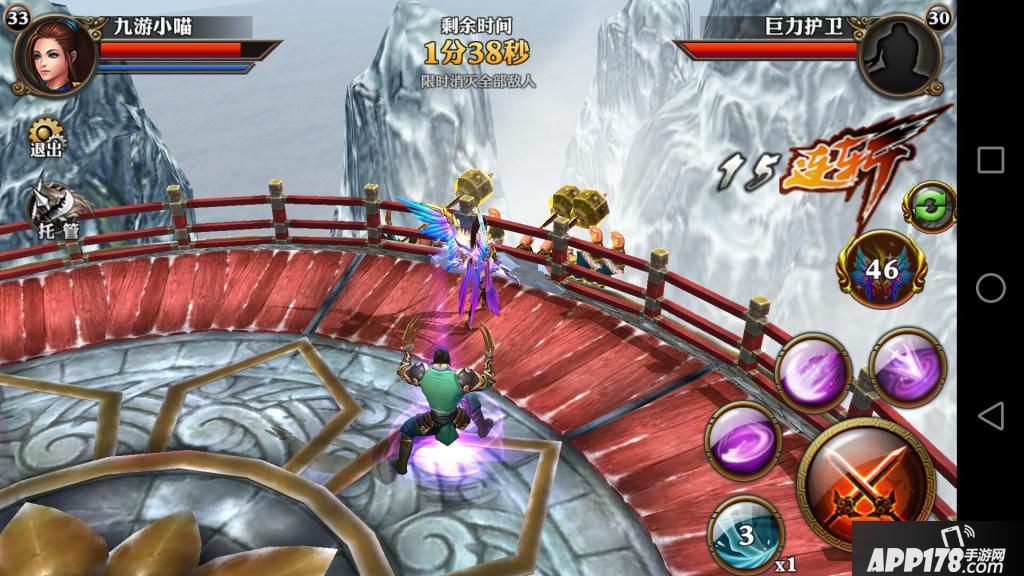Tap the Android home circle button

[x=990, y=288]
